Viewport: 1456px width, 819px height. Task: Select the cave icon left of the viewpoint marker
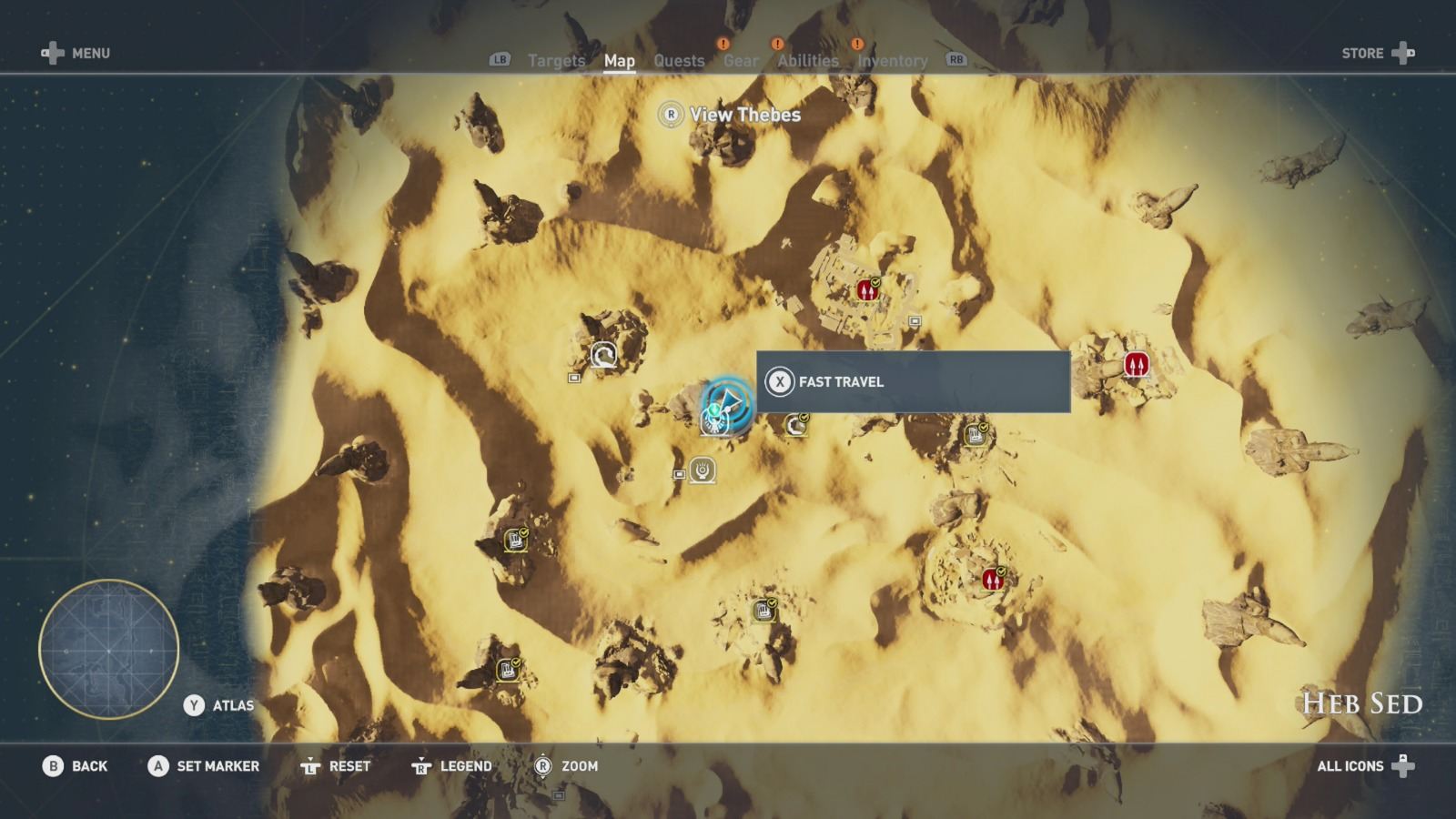(x=603, y=357)
